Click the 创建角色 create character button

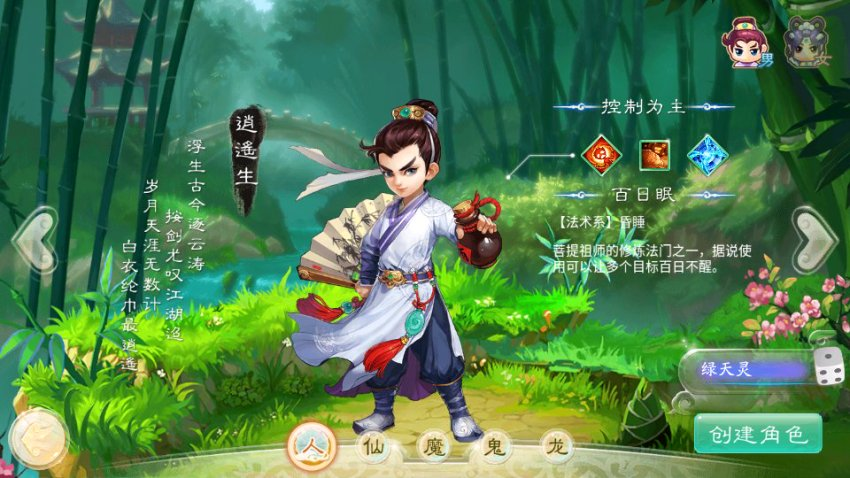[x=757, y=434]
